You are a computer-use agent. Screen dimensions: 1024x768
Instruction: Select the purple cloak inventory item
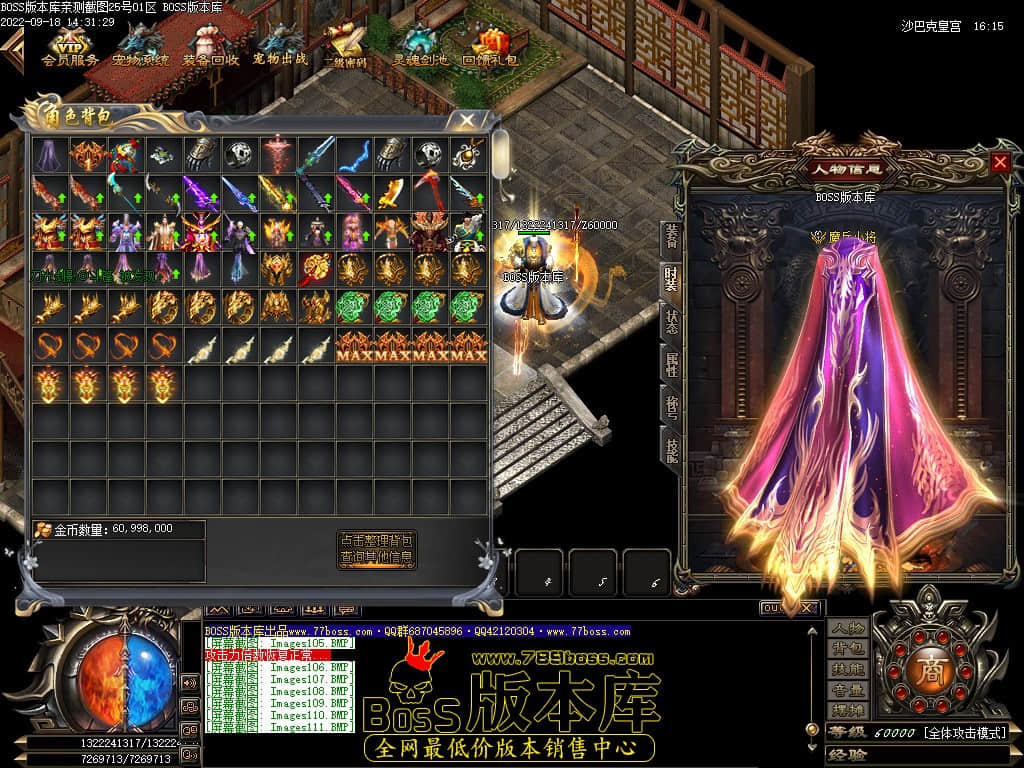pyautogui.click(x=47, y=154)
